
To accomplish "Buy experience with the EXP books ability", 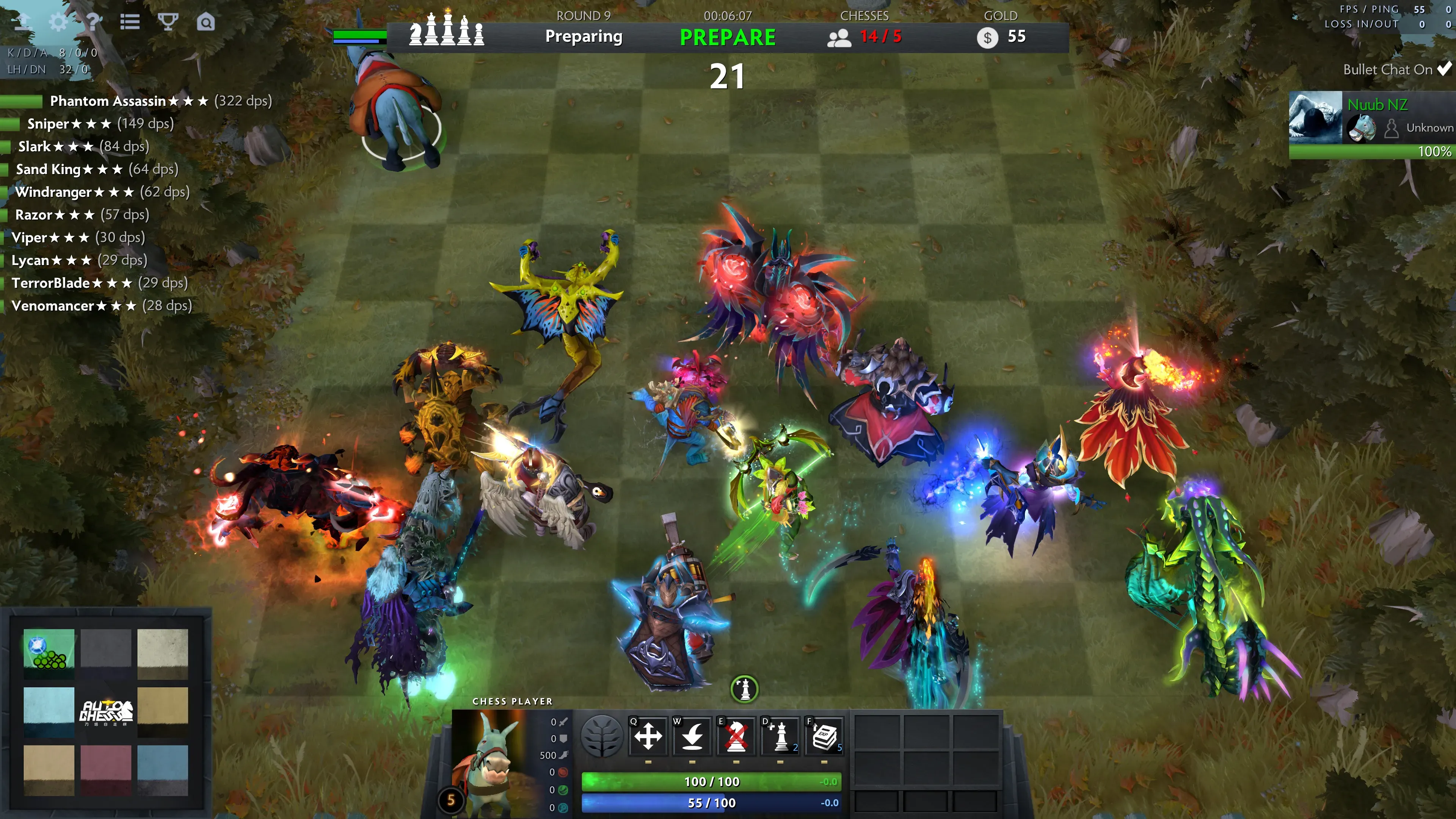I will 824,736.
